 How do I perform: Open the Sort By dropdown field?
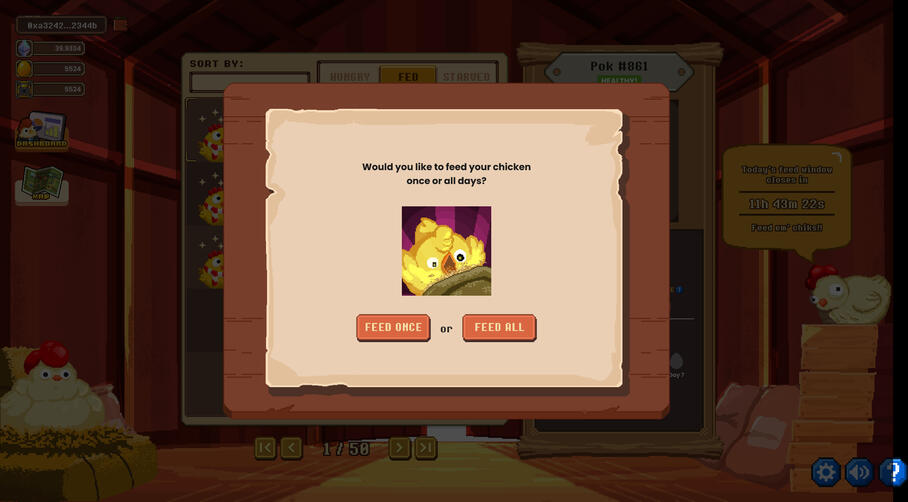click(249, 80)
